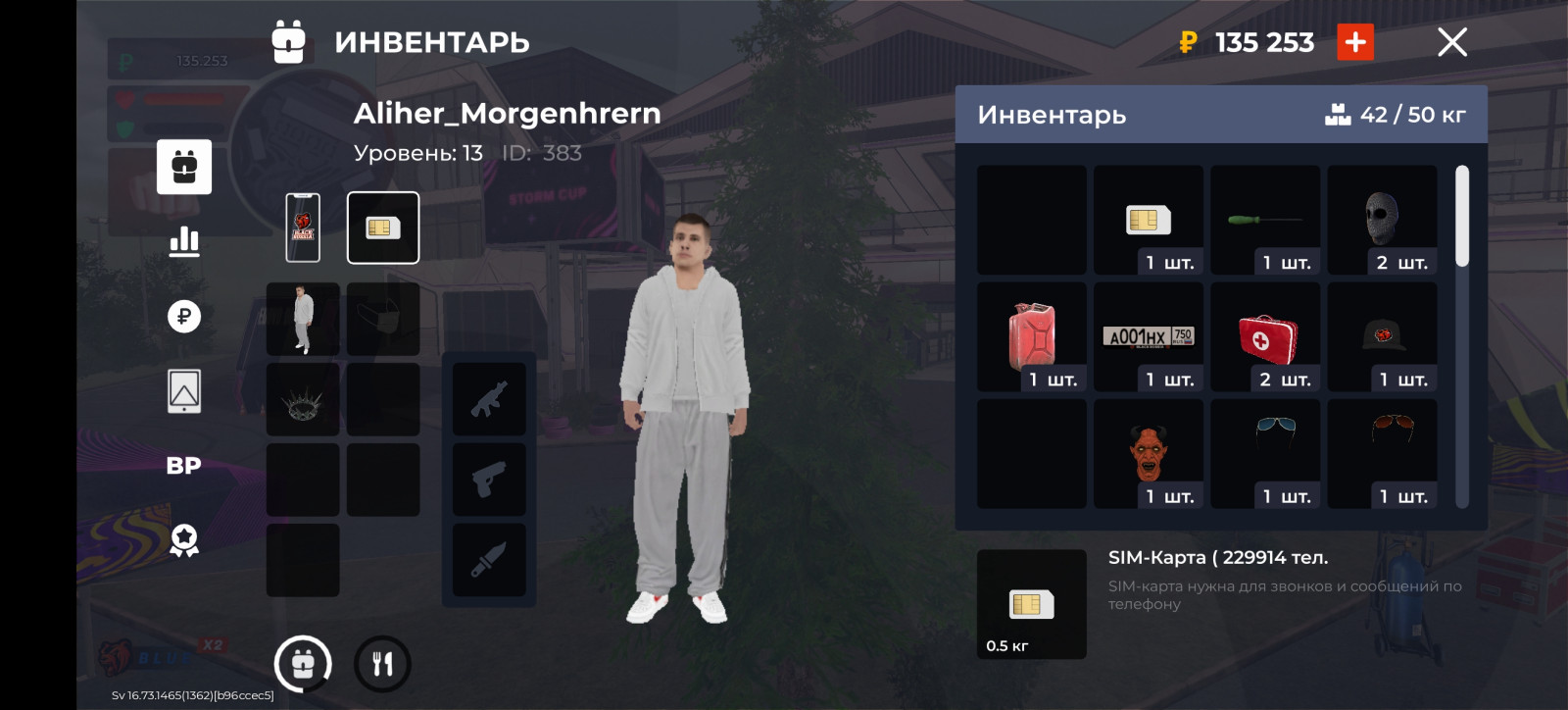Switch to the BP battle pass tab

point(184,466)
